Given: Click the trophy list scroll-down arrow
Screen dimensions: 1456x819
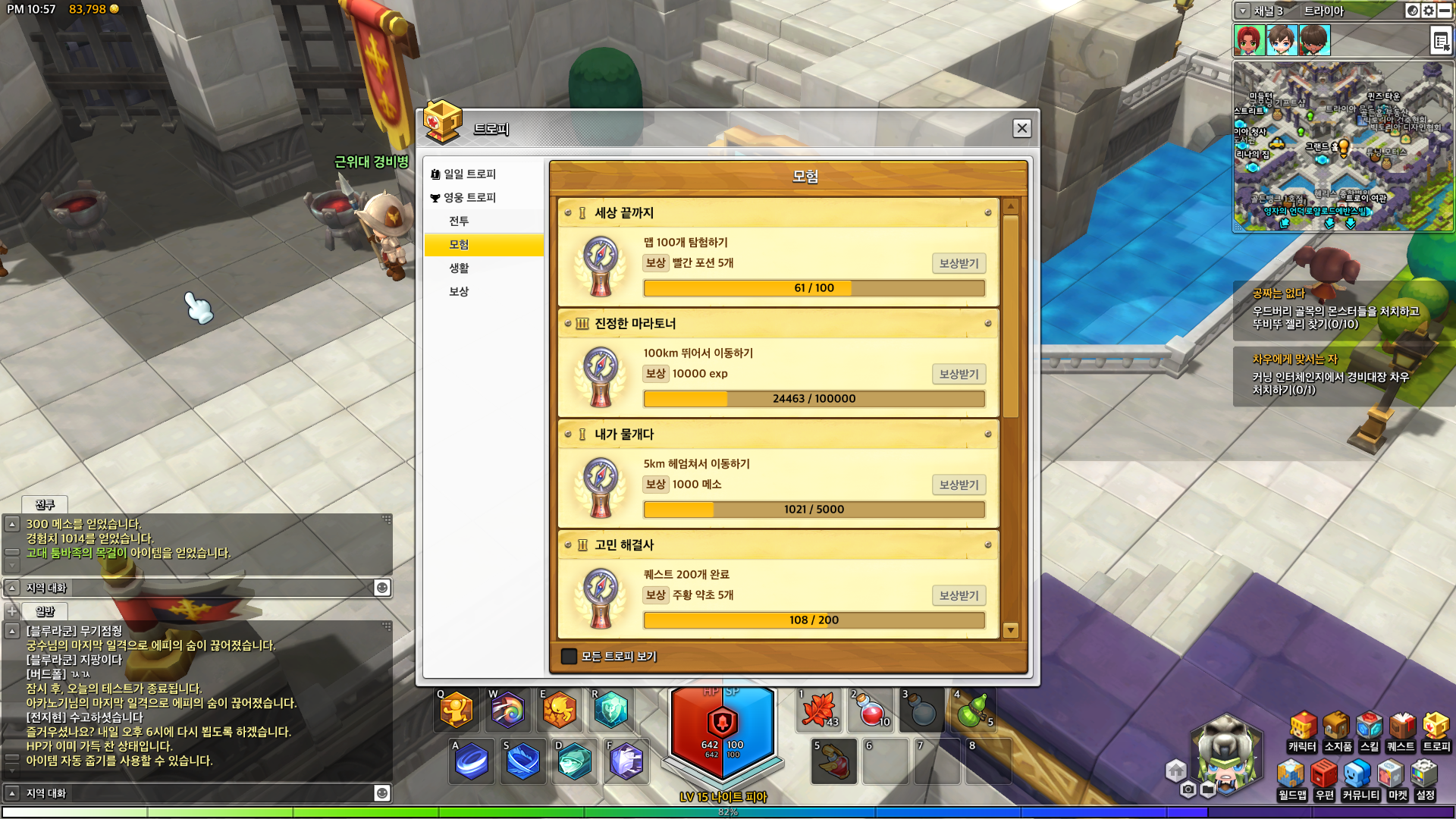Looking at the screenshot, I should click(1010, 630).
